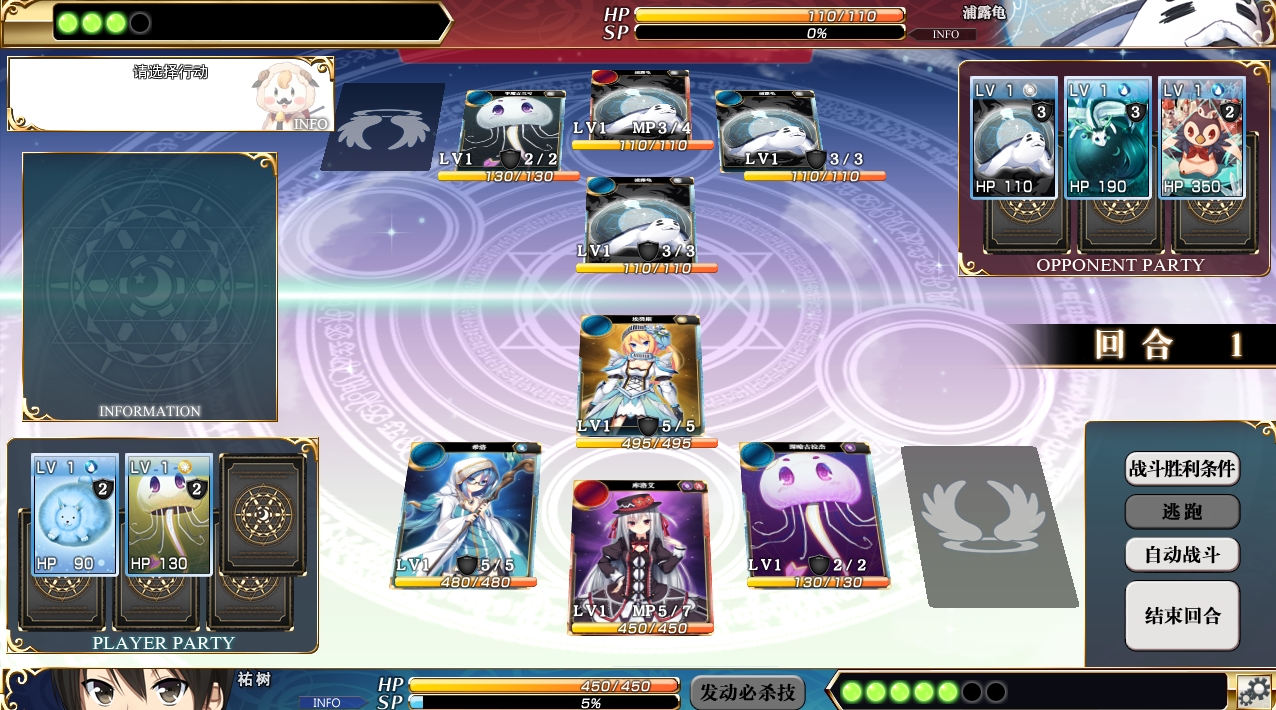Choose the 逃跑 escape button
Viewport: 1276px width, 710px height.
(x=1182, y=511)
